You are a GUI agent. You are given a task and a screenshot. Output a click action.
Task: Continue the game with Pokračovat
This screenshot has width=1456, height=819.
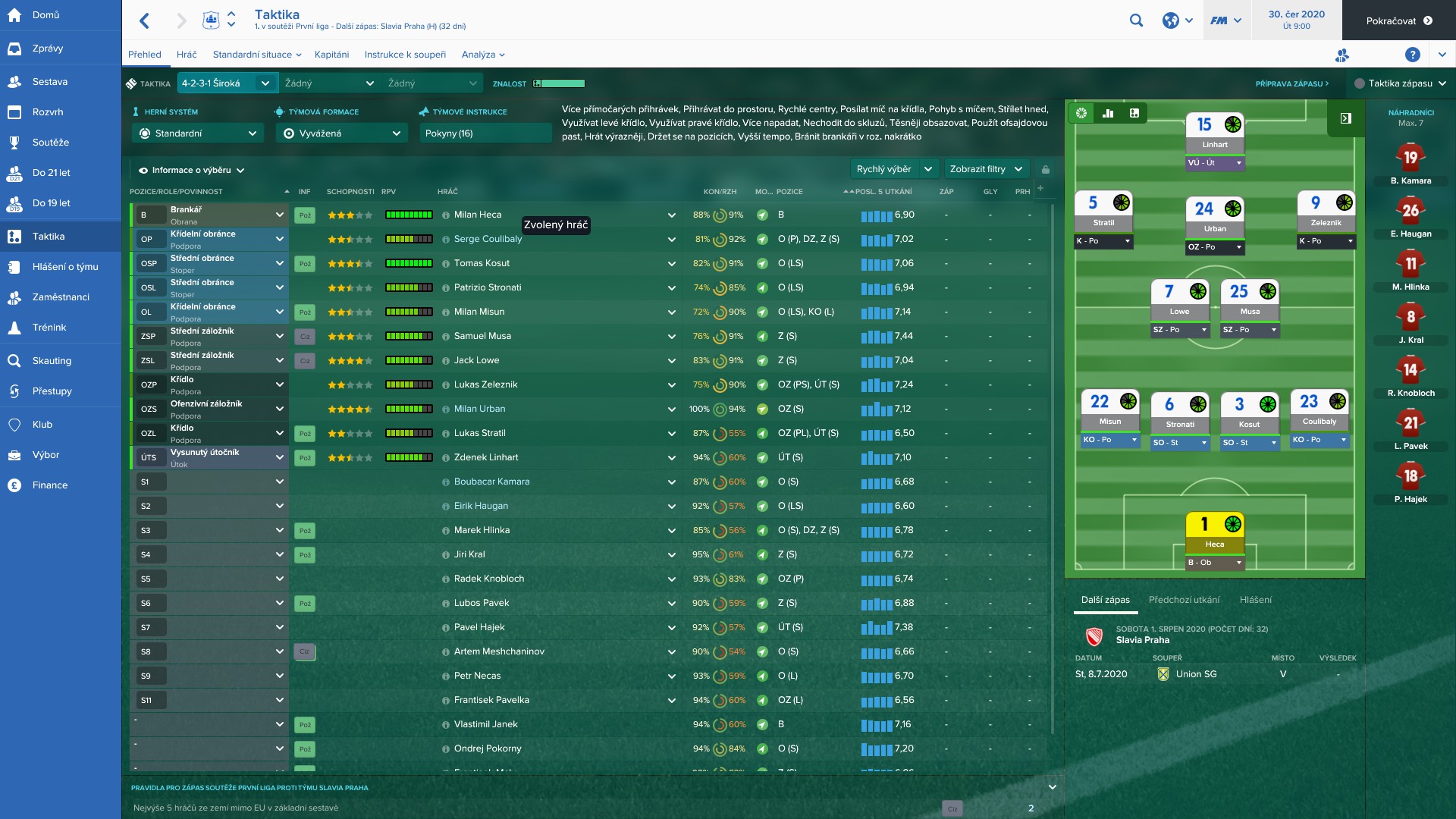[x=1398, y=20]
